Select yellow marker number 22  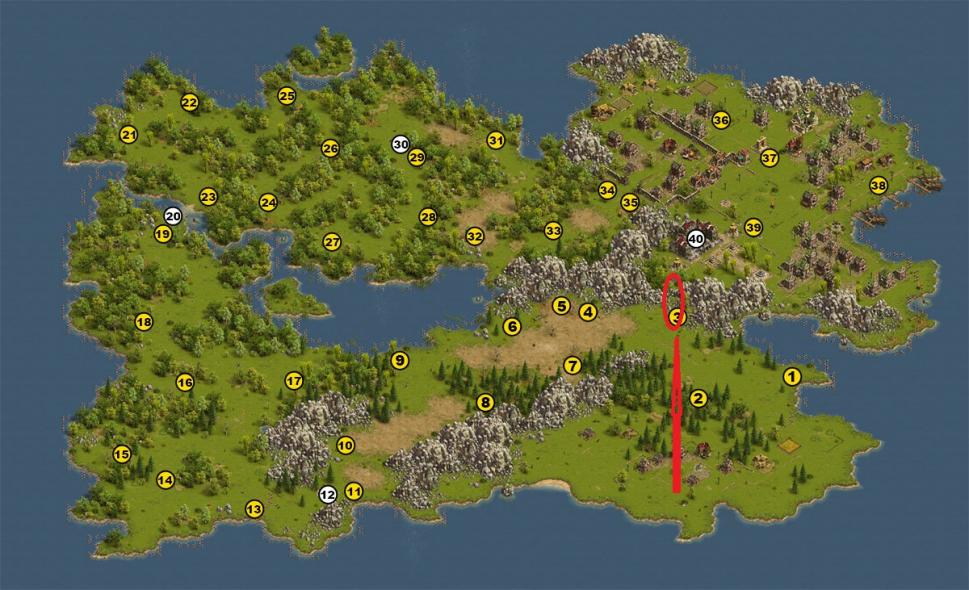click(x=189, y=102)
